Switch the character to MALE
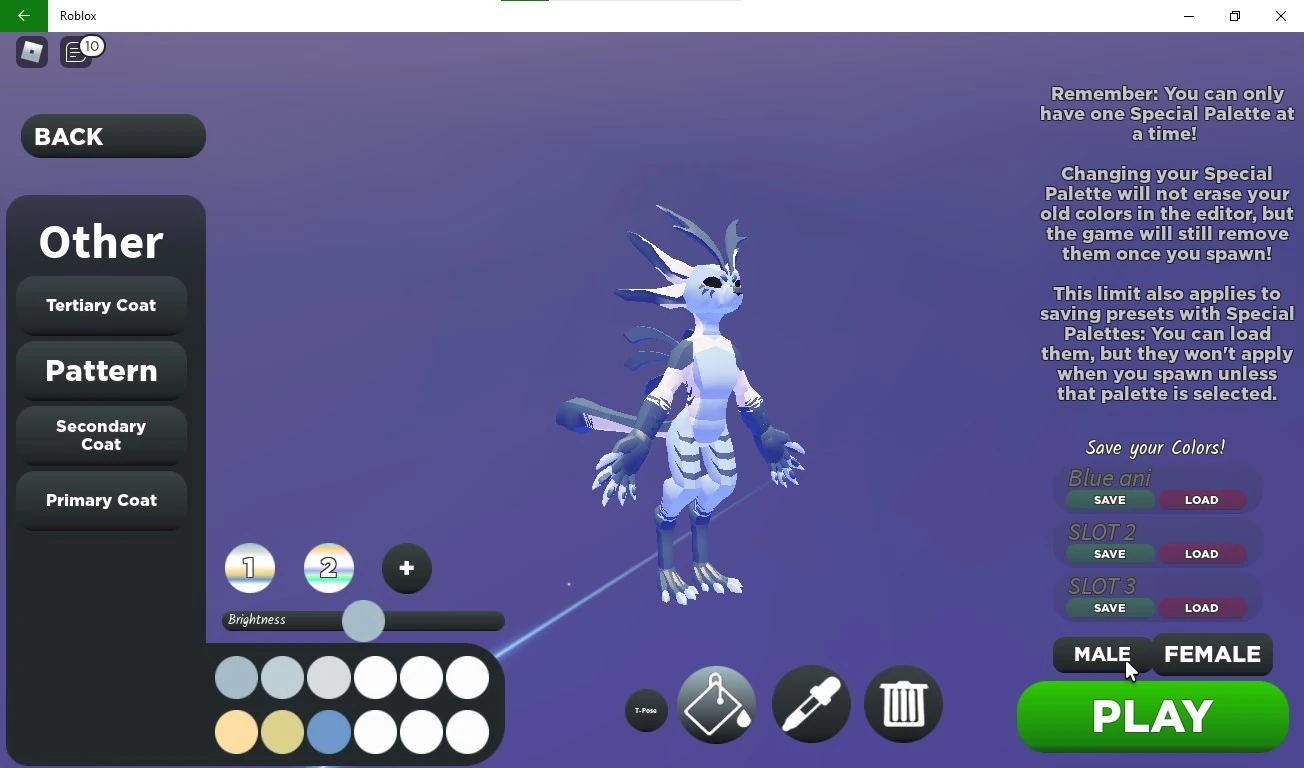Screen dimensions: 1304x768 pos(1100,655)
